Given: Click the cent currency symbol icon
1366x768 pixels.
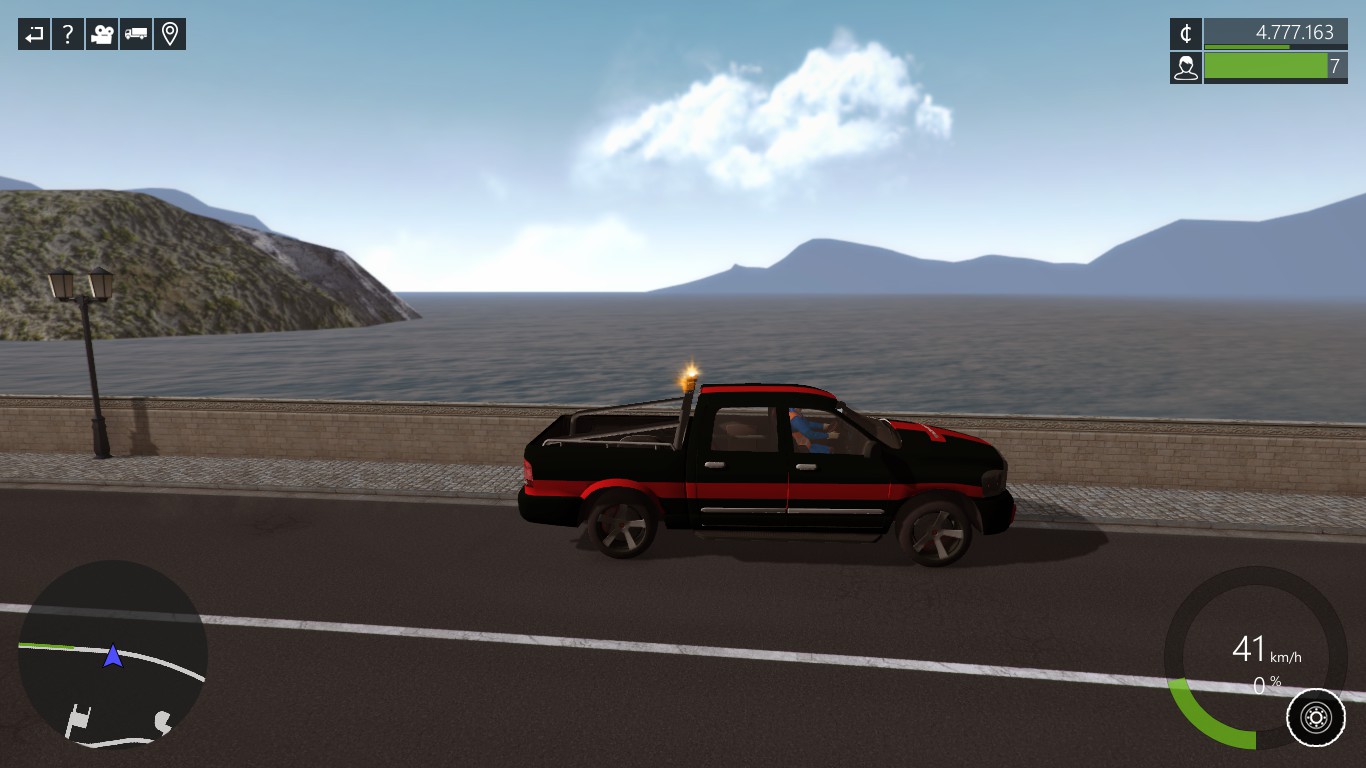Looking at the screenshot, I should pos(1185,33).
